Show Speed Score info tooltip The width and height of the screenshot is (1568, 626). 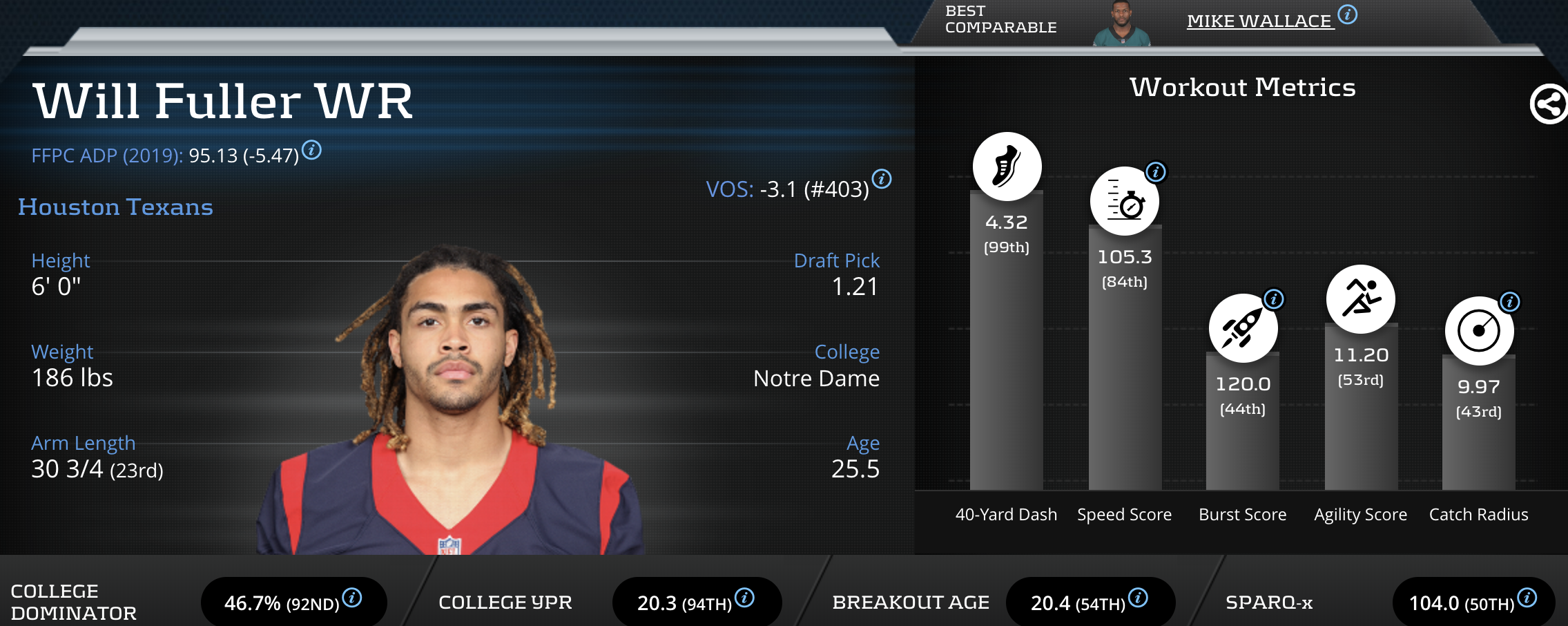pyautogui.click(x=1156, y=171)
